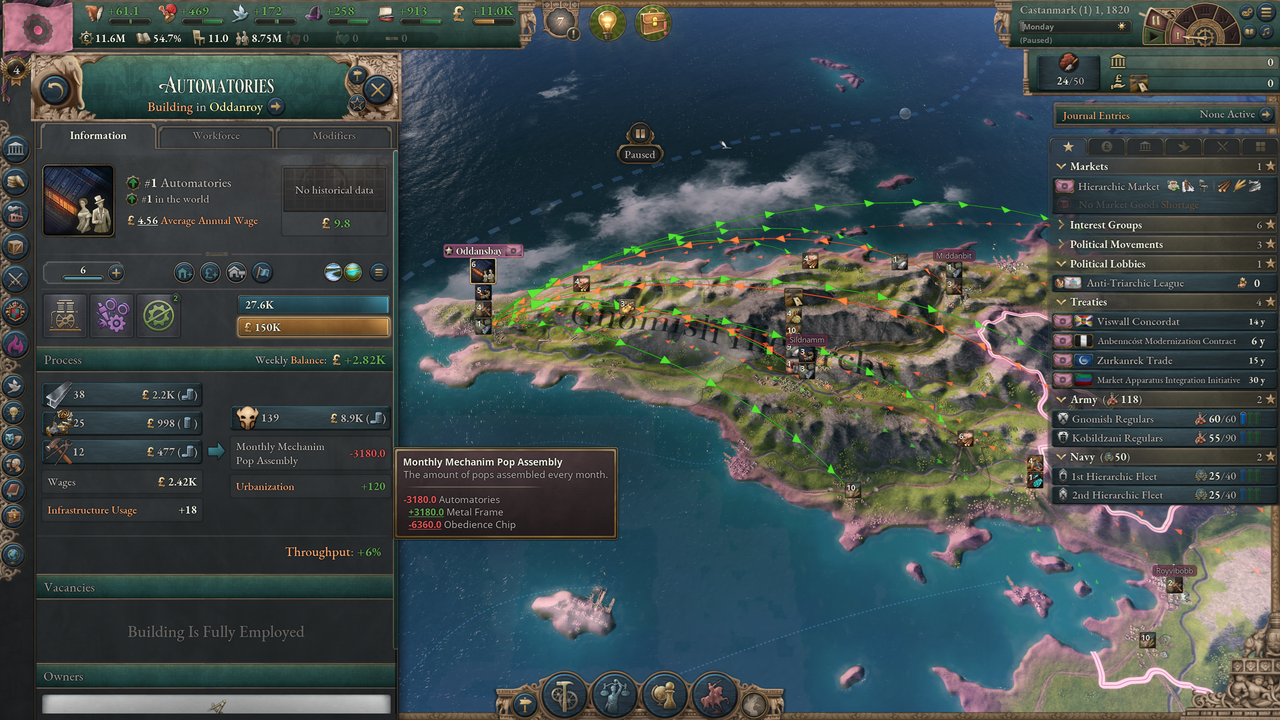Switch to the Workforce tab

216,136
